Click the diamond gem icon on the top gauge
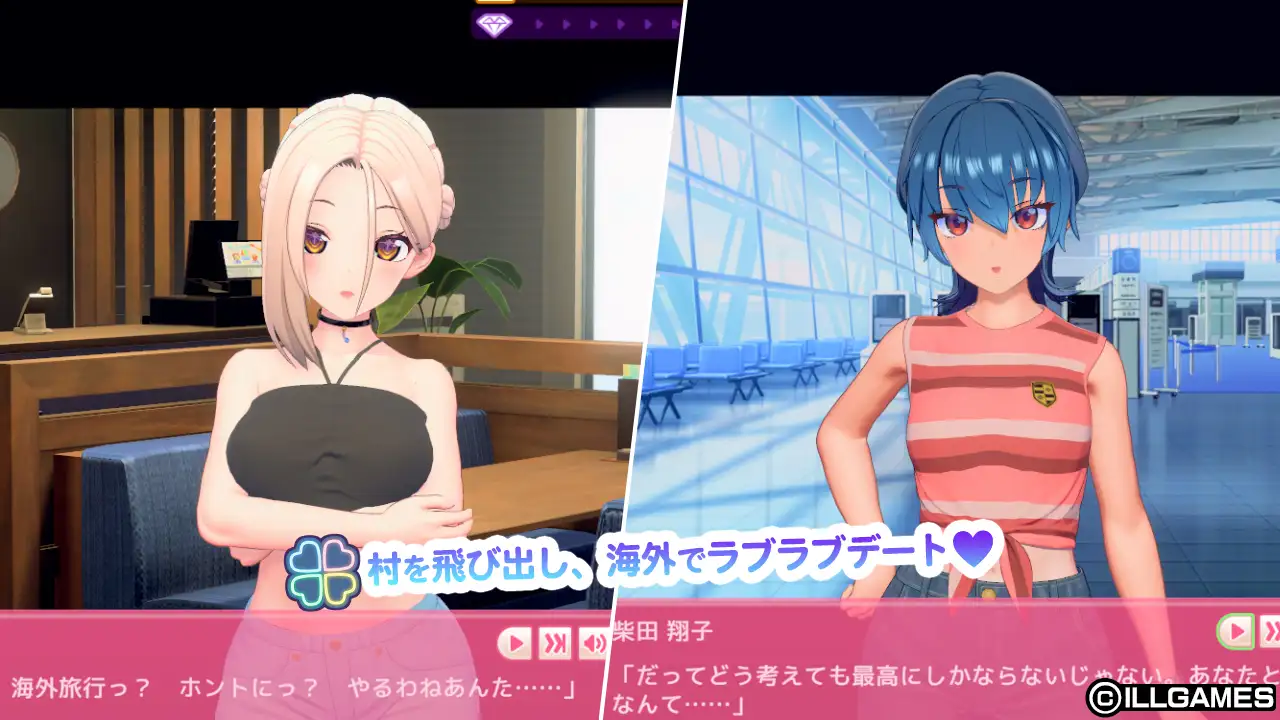Screen dimensions: 1280x720 point(494,22)
